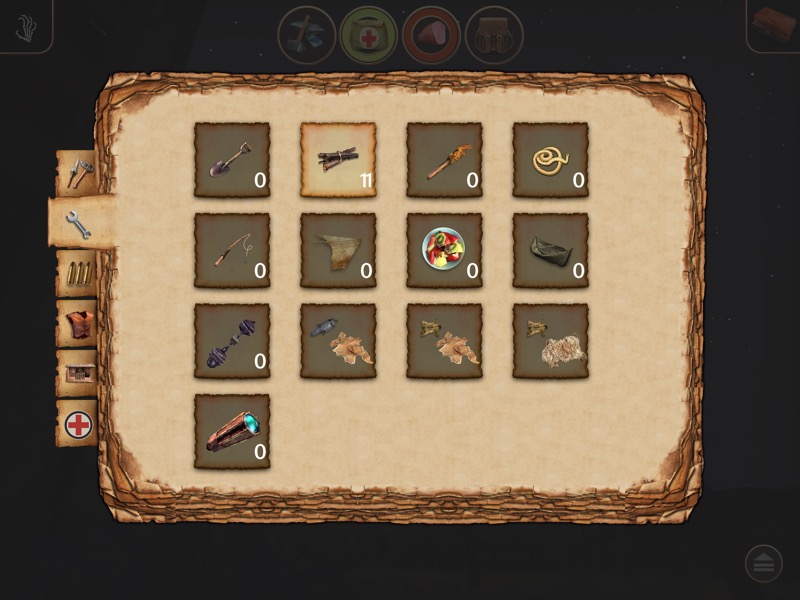Click the crossed tools crafting button

point(306,35)
